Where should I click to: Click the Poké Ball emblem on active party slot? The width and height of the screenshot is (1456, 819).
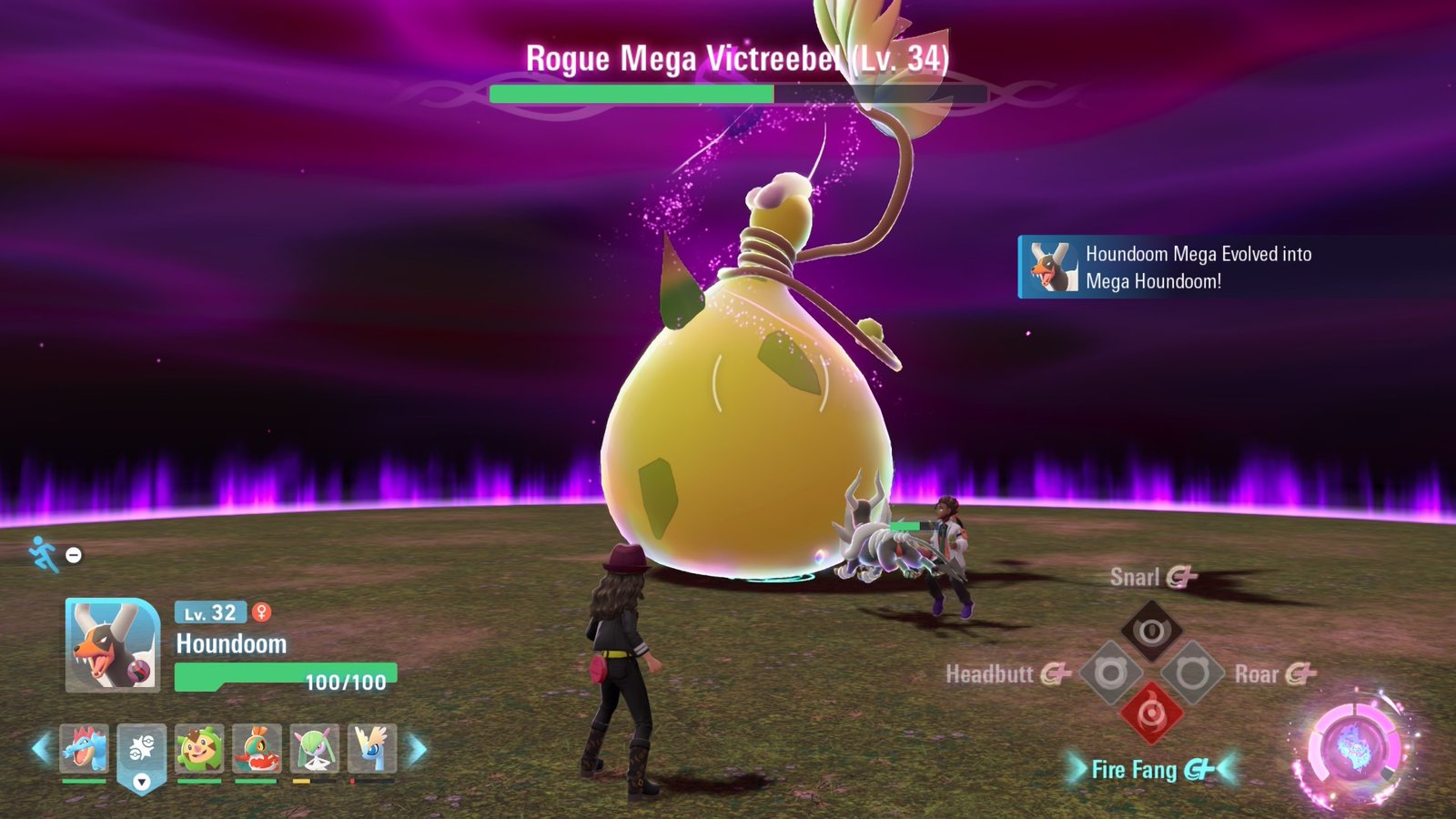point(142,749)
